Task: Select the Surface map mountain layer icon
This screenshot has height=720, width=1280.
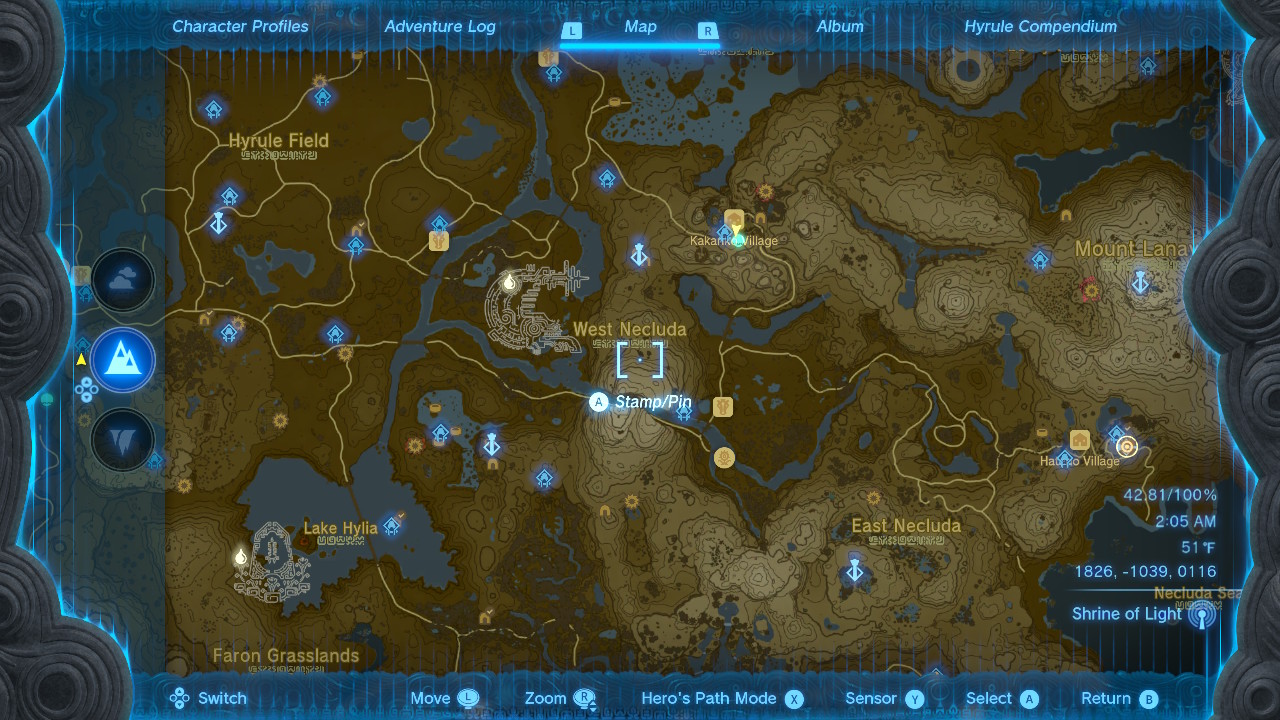Action: tap(122, 360)
